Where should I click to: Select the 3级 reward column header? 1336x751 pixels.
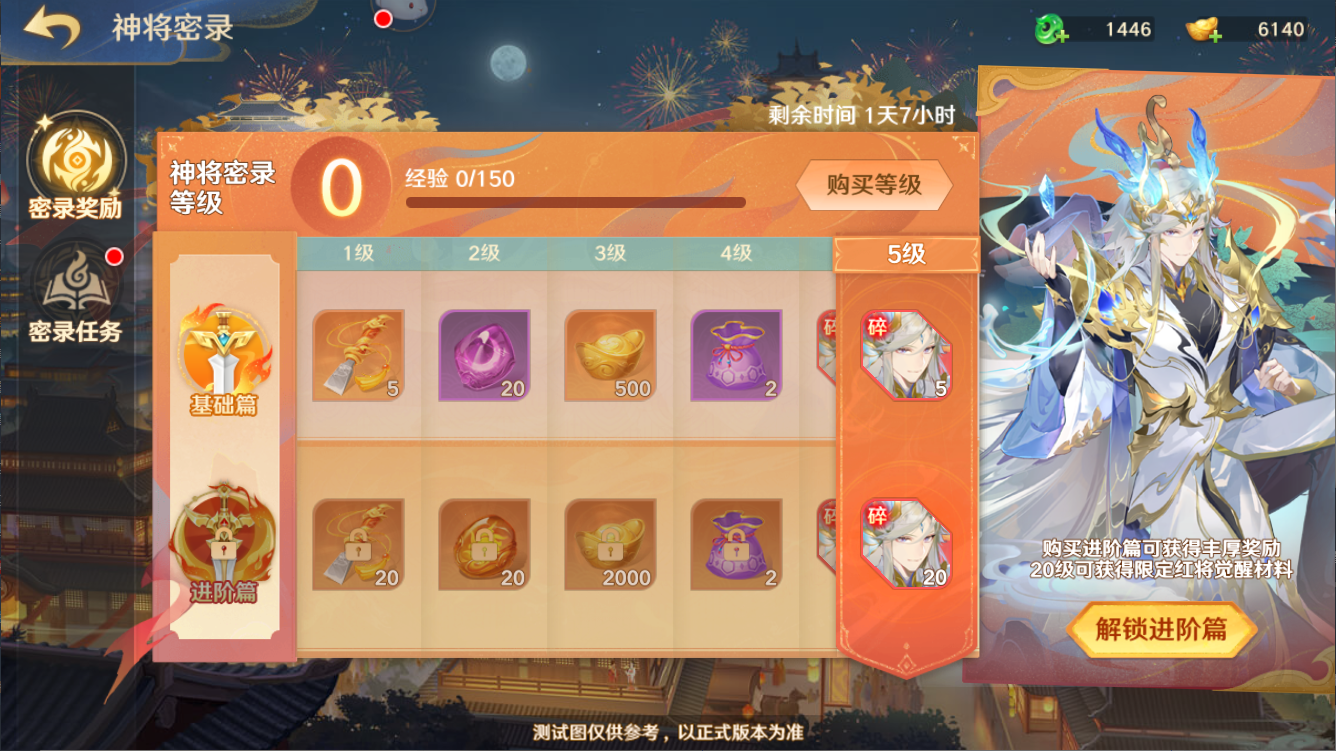tap(612, 252)
